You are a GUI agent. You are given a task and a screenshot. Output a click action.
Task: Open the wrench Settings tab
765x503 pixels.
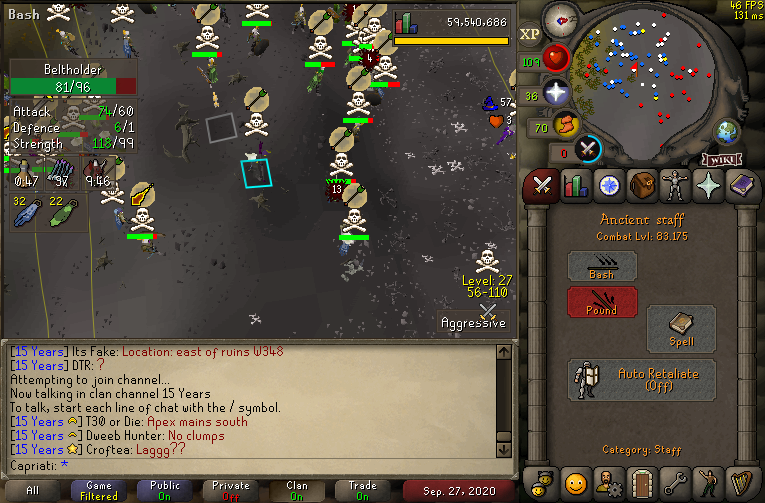pos(676,481)
